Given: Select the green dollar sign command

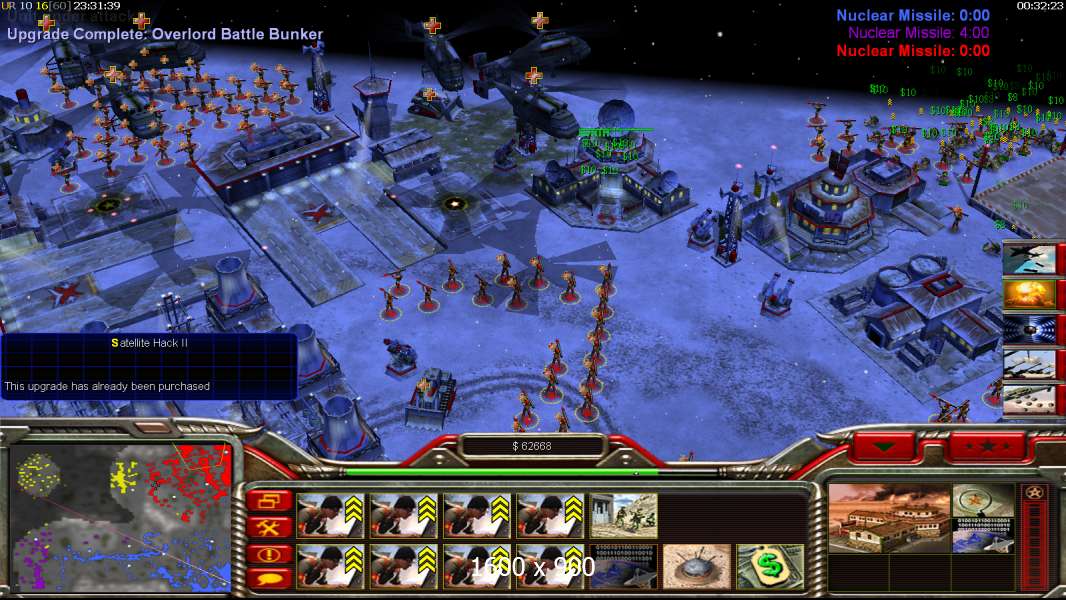Looking at the screenshot, I should tap(770, 567).
